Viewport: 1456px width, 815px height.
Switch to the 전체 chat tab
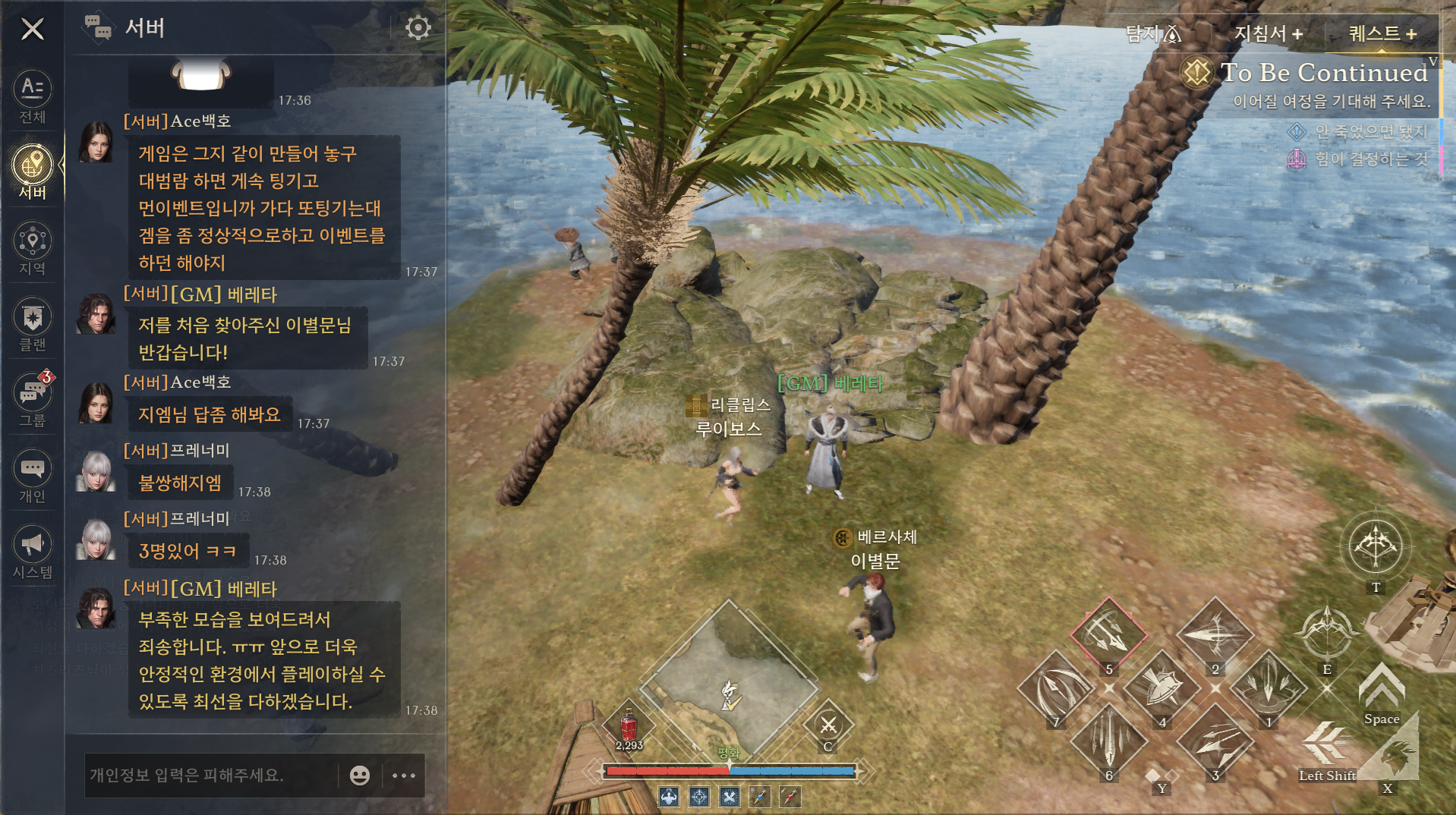pos(33,96)
